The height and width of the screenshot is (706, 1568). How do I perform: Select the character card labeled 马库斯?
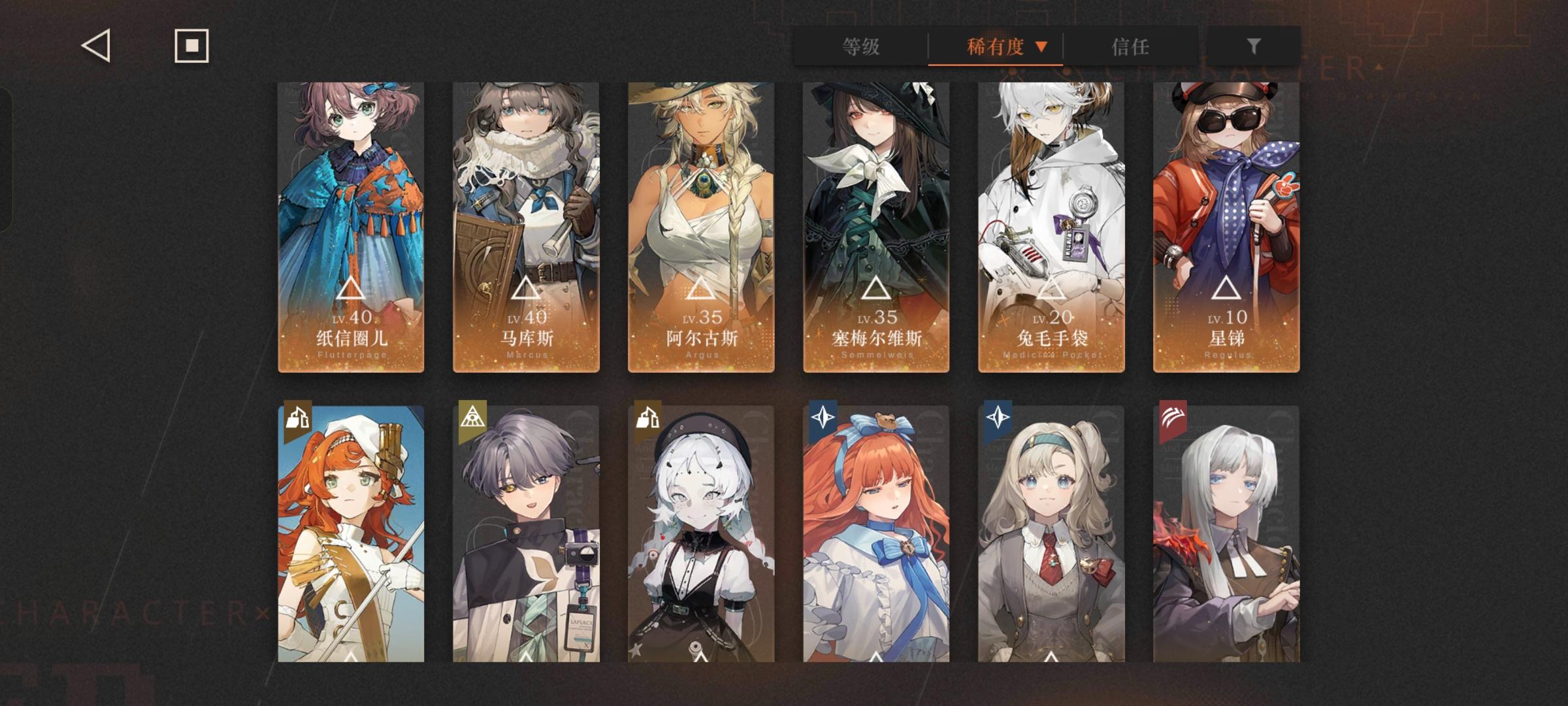526,226
